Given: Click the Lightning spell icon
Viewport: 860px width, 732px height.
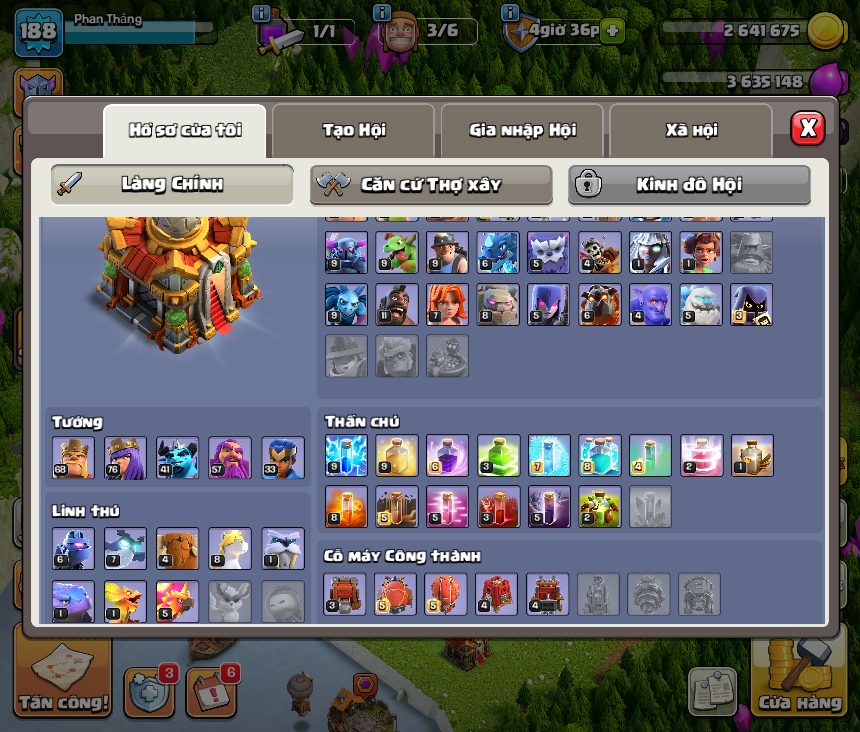Looking at the screenshot, I should (346, 455).
